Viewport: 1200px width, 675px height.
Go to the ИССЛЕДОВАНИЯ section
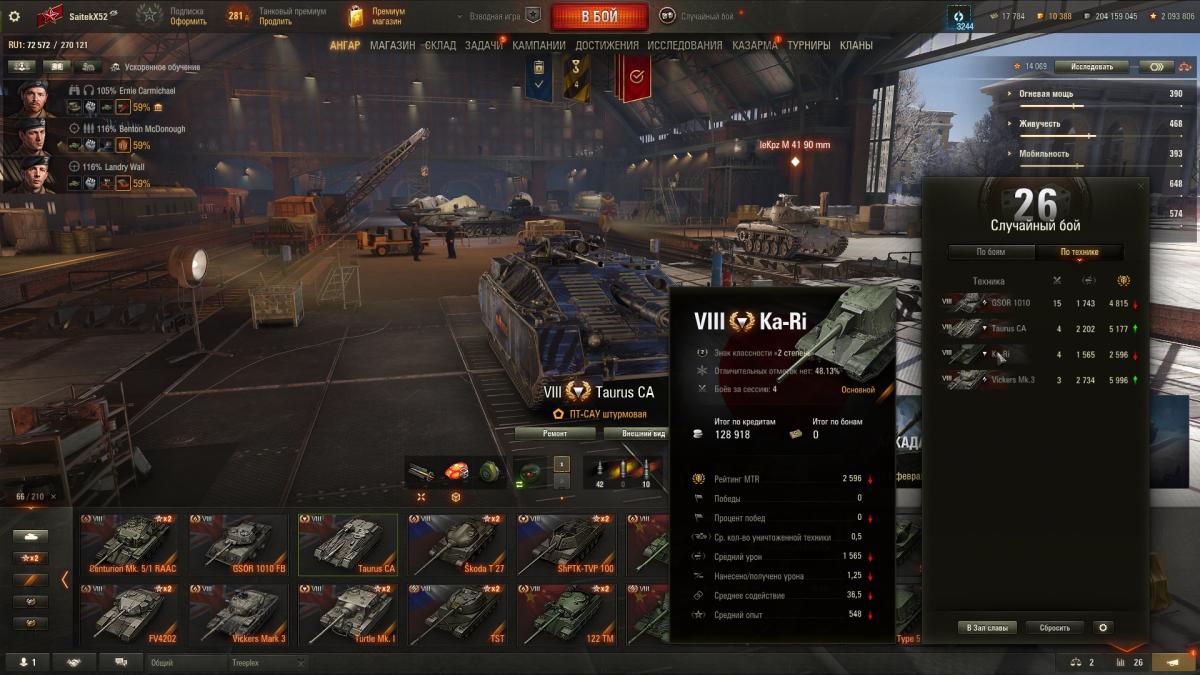[x=684, y=45]
